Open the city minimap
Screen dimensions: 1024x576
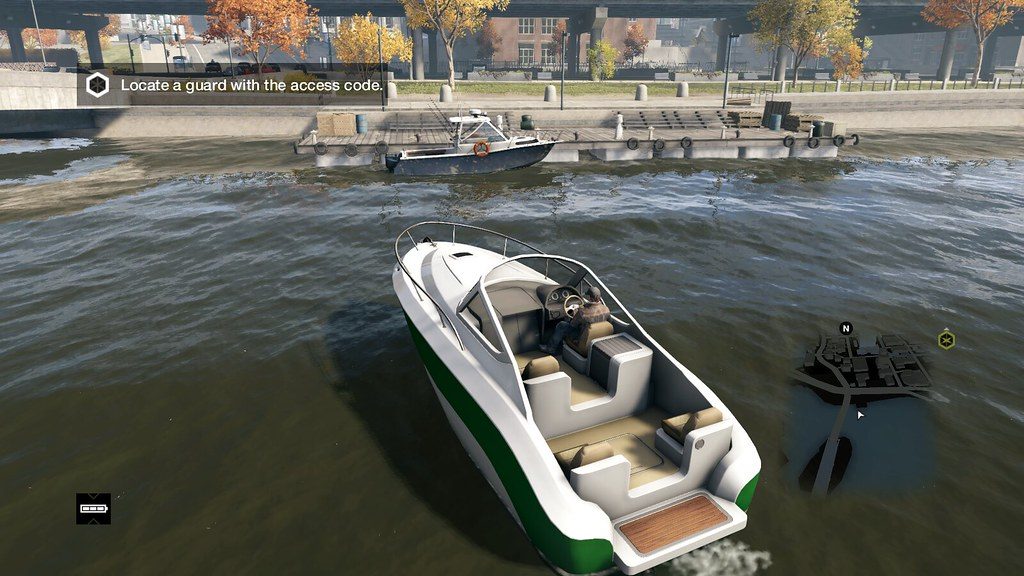pos(862,410)
